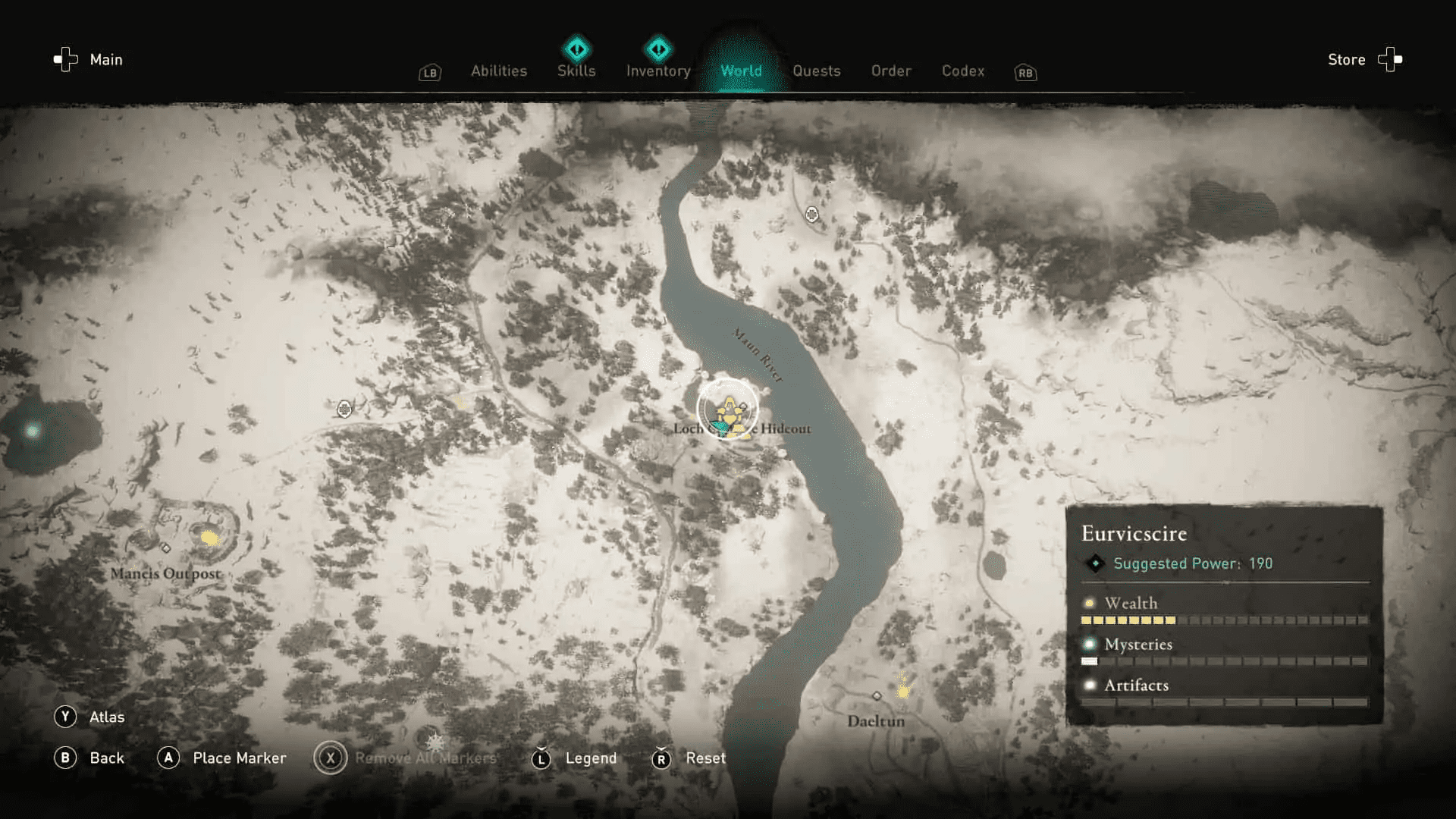1456x819 pixels.
Task: Click the yellow wealth marker above Daeltun
Action: (903, 693)
